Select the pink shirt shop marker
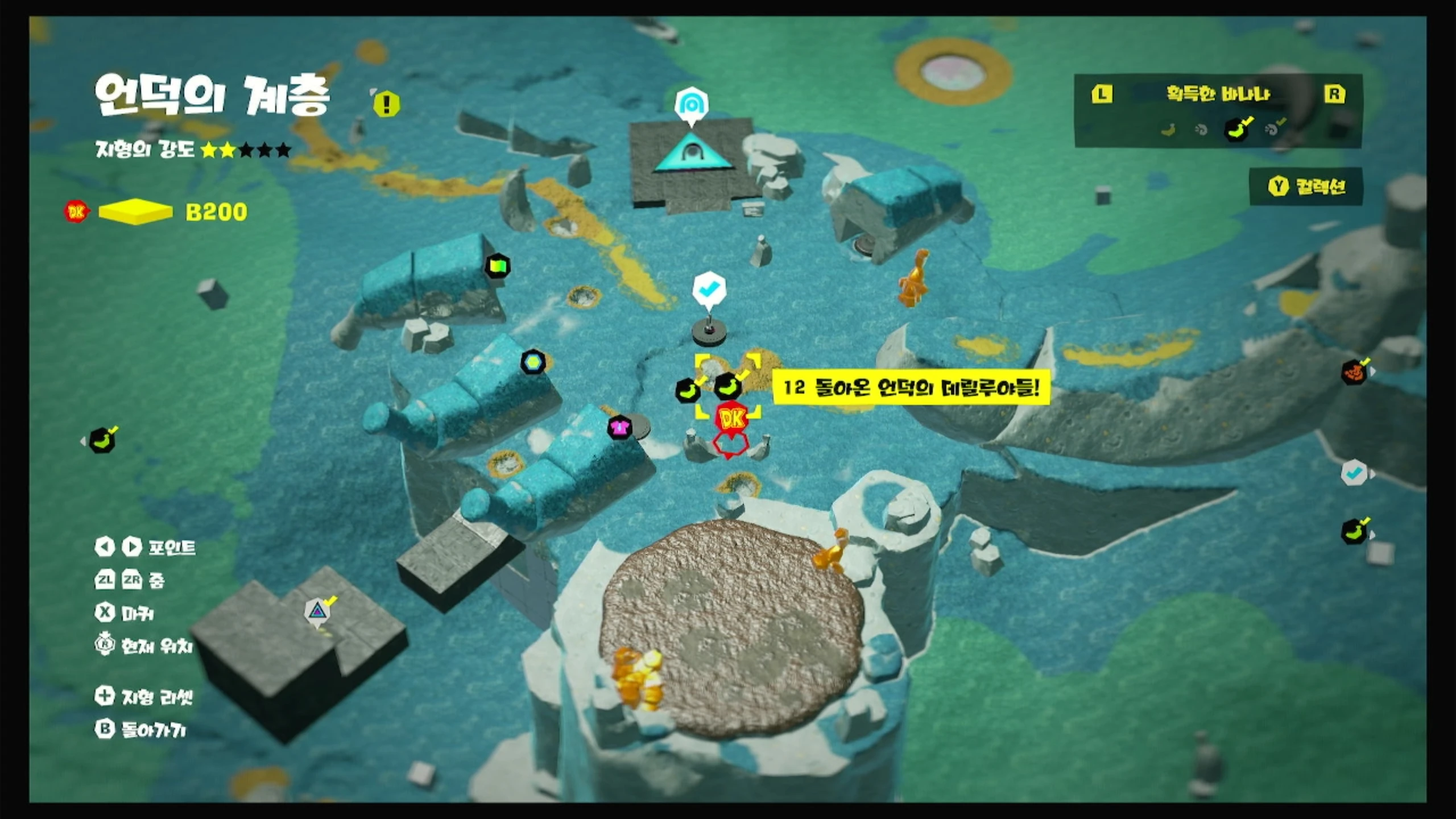Viewport: 1456px width, 819px height. pos(619,427)
